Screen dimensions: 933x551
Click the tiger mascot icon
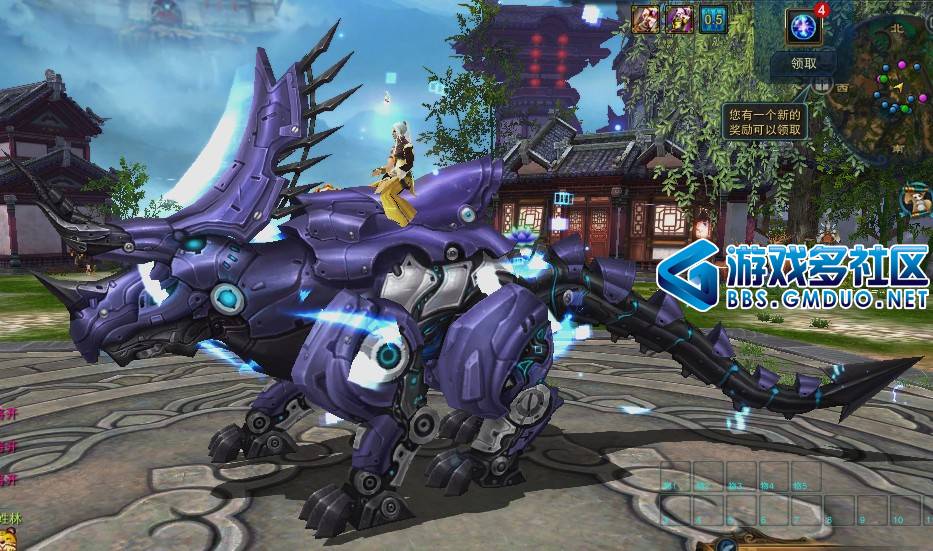10,536
